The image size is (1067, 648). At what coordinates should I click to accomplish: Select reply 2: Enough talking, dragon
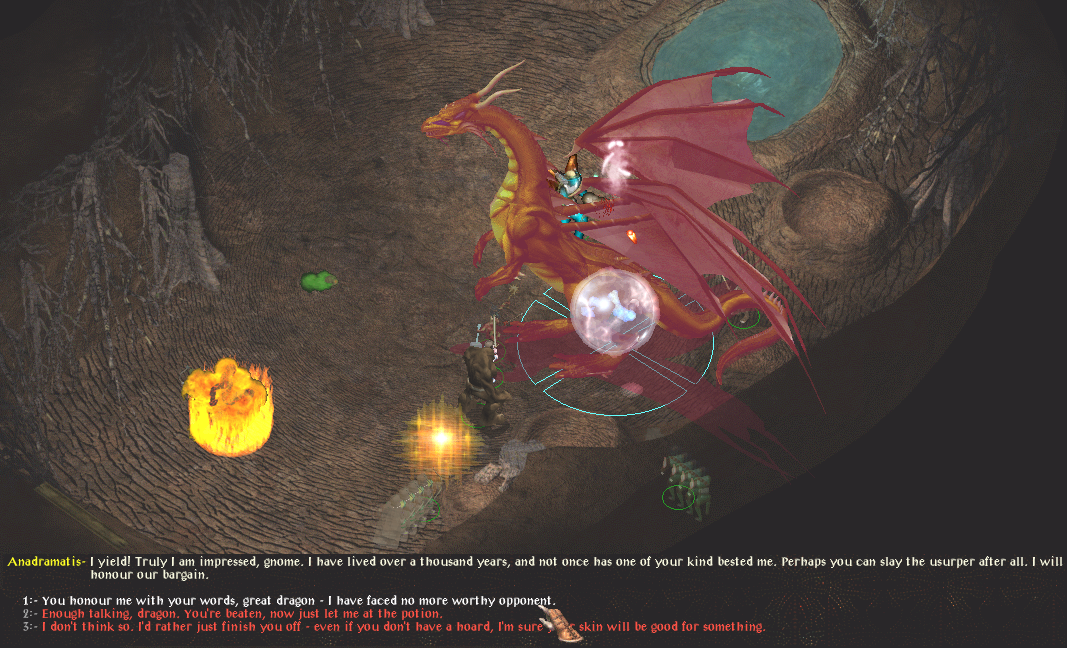click(242, 613)
